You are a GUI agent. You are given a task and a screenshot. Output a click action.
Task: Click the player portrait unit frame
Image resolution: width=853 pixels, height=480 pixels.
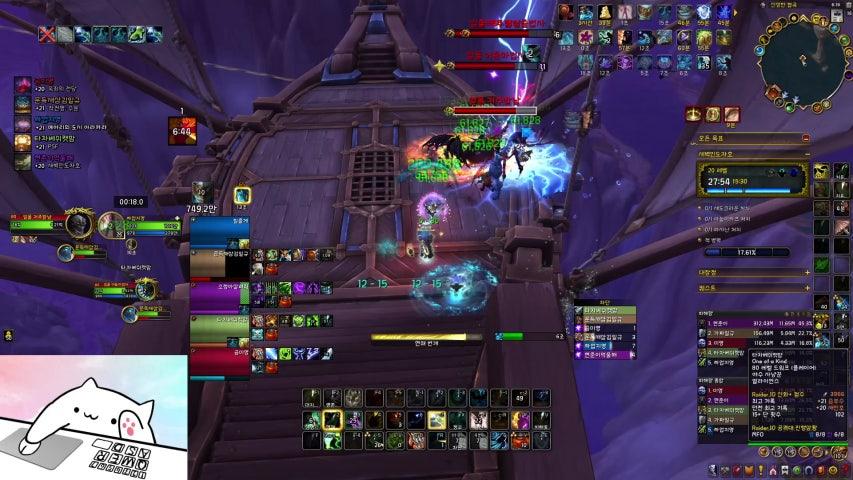click(78, 222)
